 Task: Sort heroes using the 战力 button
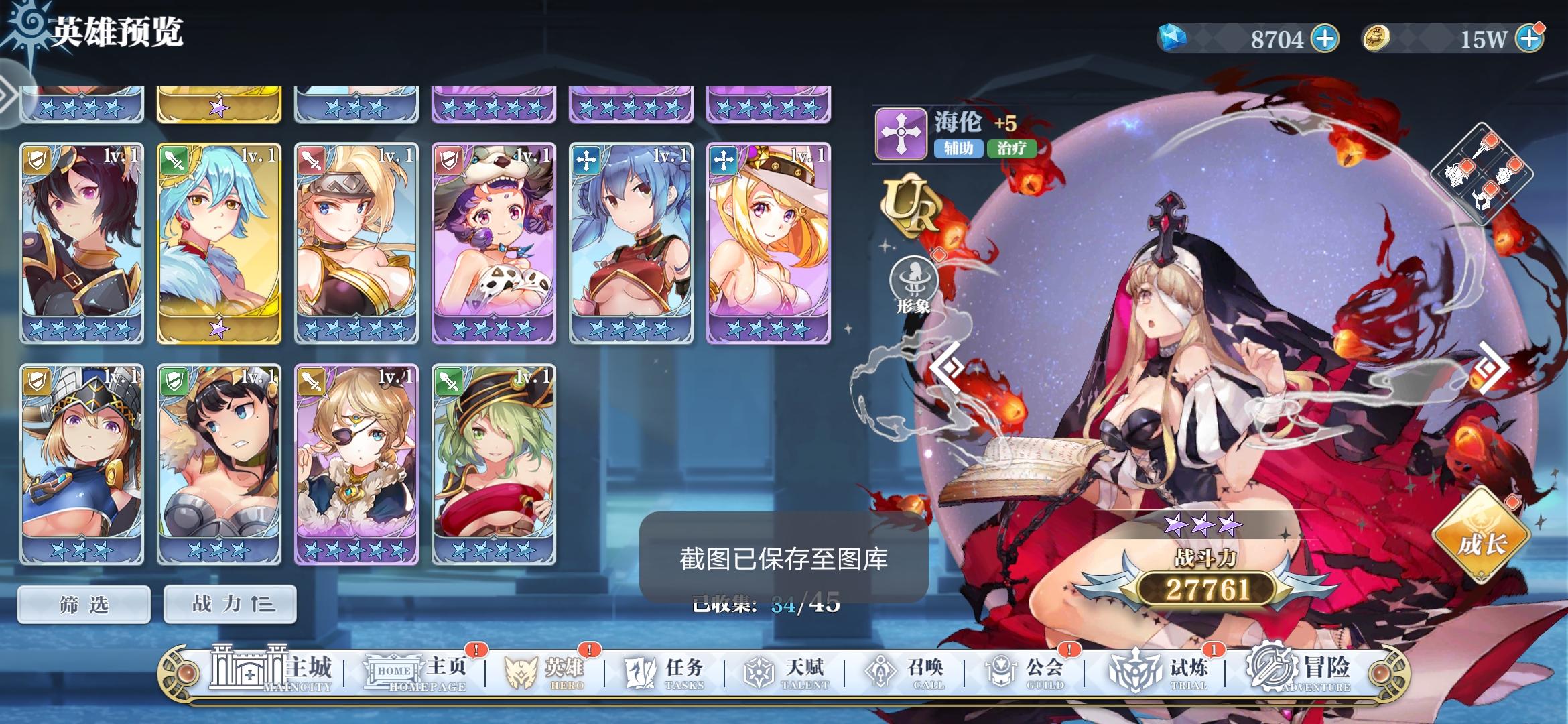[229, 603]
